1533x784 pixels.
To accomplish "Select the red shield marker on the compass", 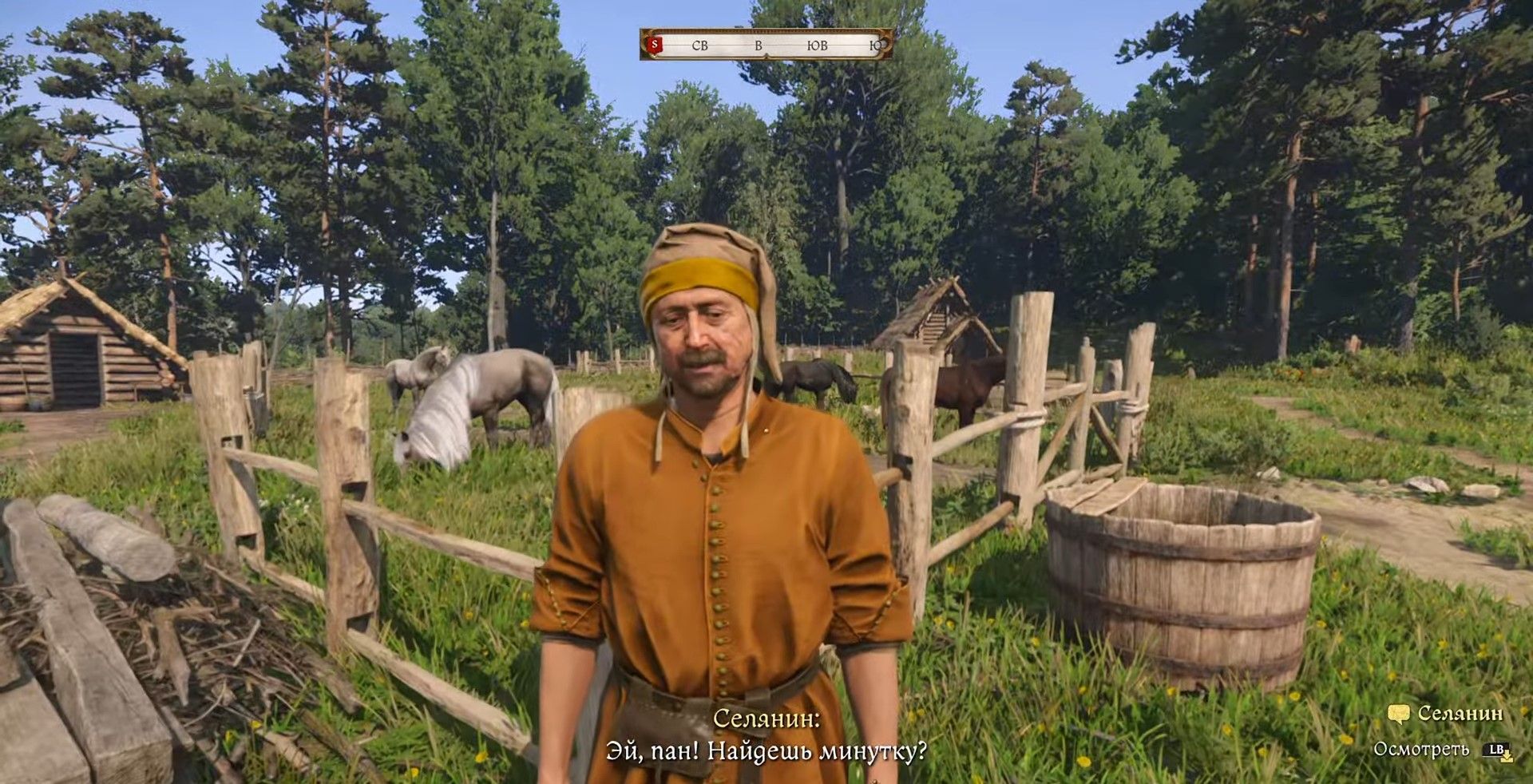I will [656, 45].
